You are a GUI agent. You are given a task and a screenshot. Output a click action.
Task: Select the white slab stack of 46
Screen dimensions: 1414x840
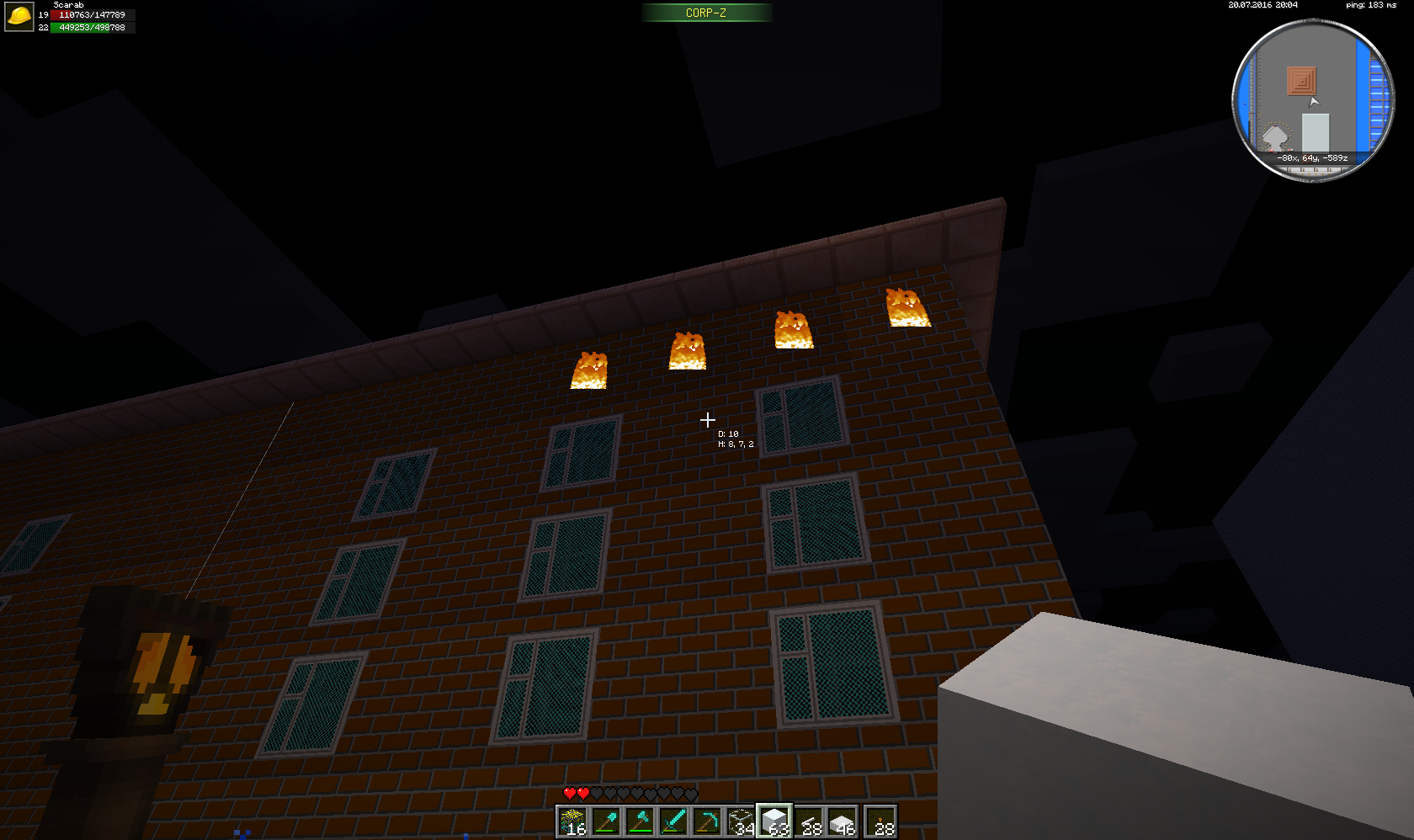click(x=842, y=821)
